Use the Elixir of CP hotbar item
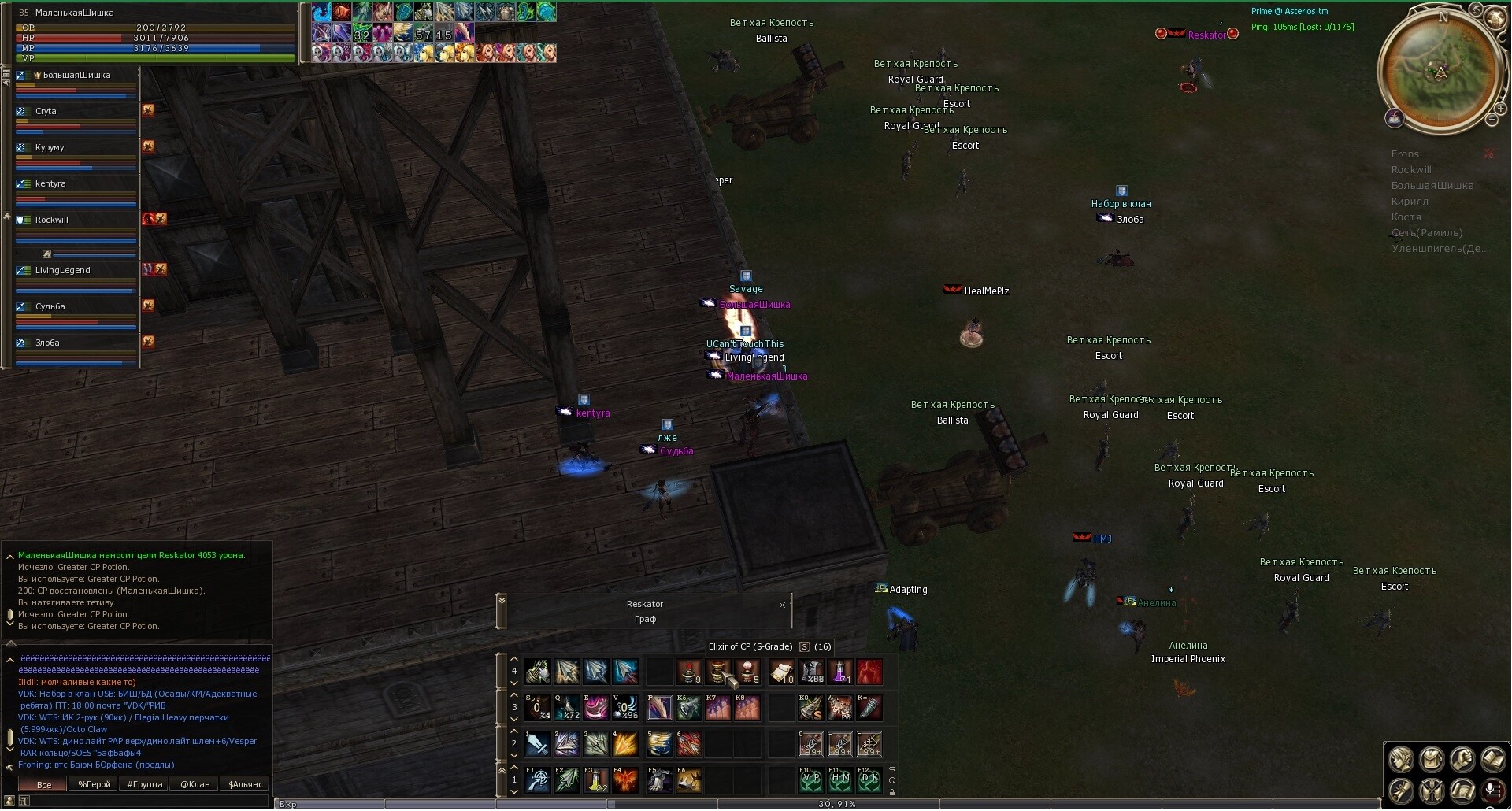 click(718, 672)
